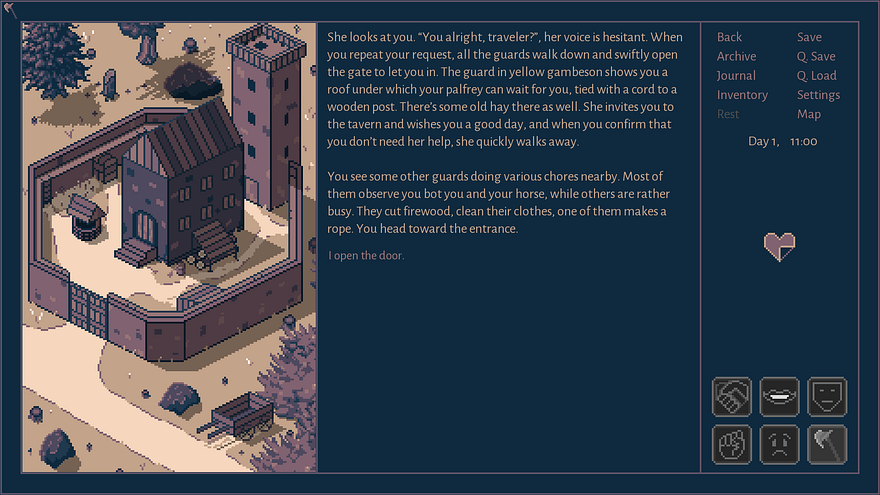Image resolution: width=880 pixels, height=495 pixels.
Task: Go Back to the previous passage
Action: coord(729,37)
